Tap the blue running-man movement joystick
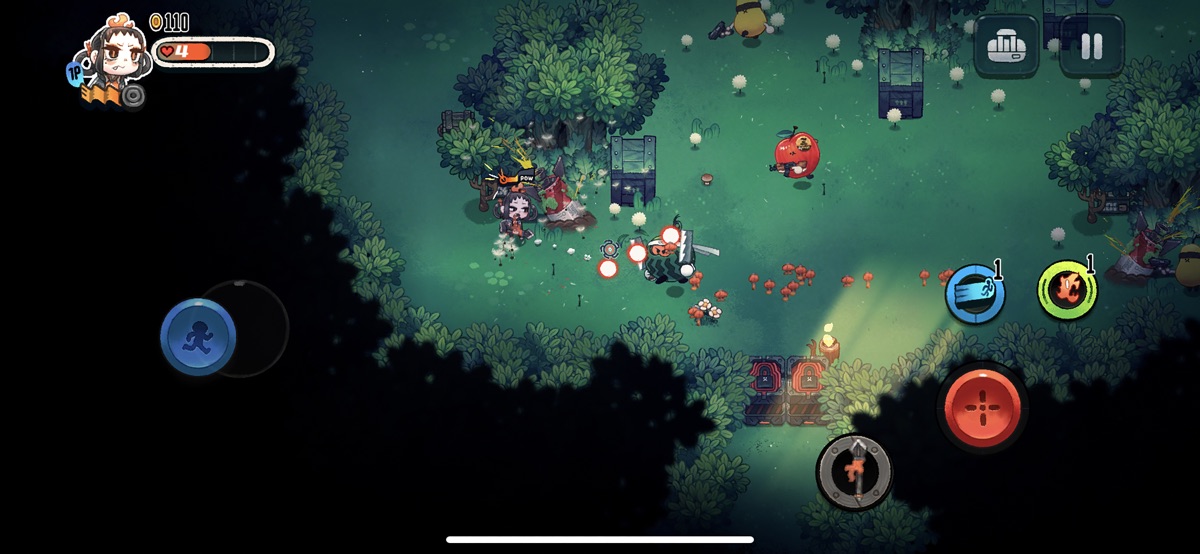This screenshot has height=554, width=1200. click(x=198, y=337)
